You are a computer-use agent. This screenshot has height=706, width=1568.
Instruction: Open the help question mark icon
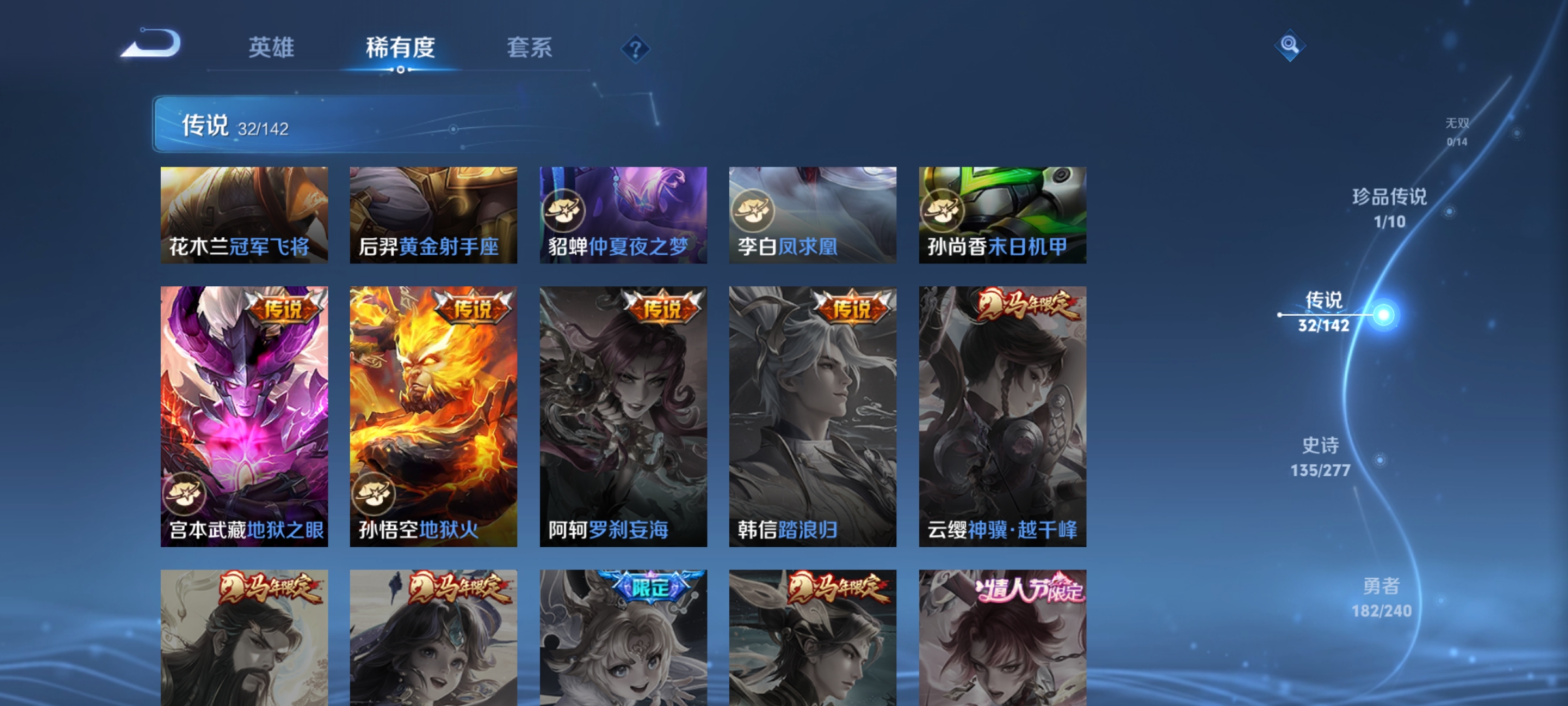coord(634,49)
